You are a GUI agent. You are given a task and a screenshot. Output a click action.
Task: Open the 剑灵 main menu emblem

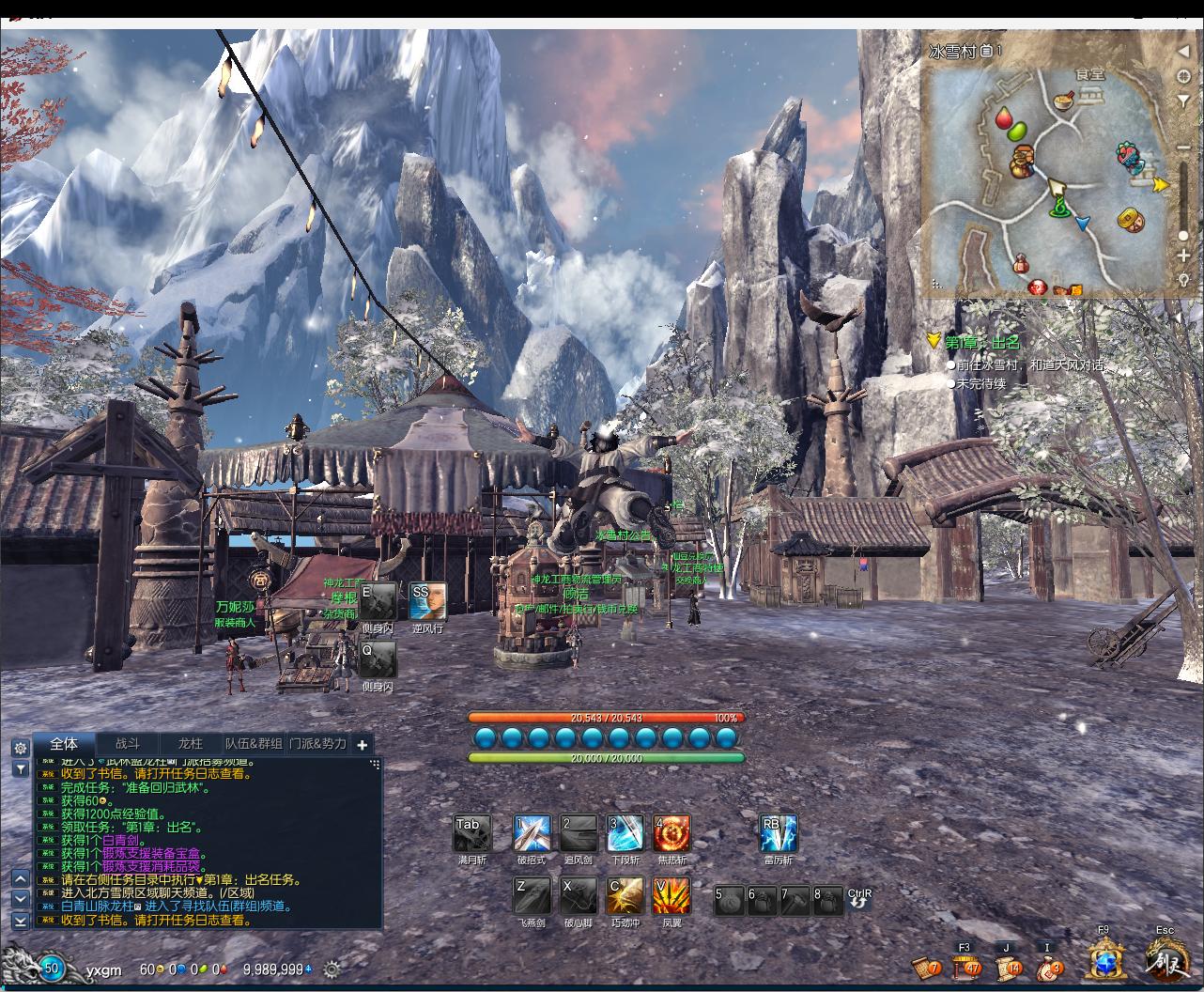[1166, 961]
